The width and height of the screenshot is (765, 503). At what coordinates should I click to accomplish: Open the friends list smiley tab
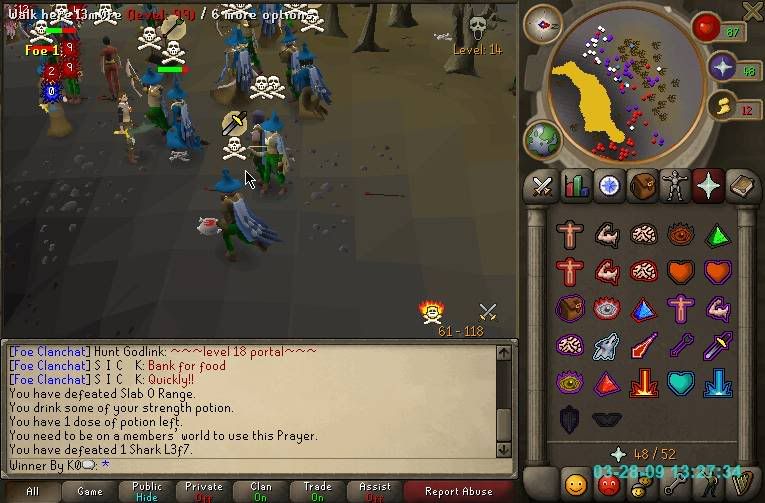pos(575,485)
